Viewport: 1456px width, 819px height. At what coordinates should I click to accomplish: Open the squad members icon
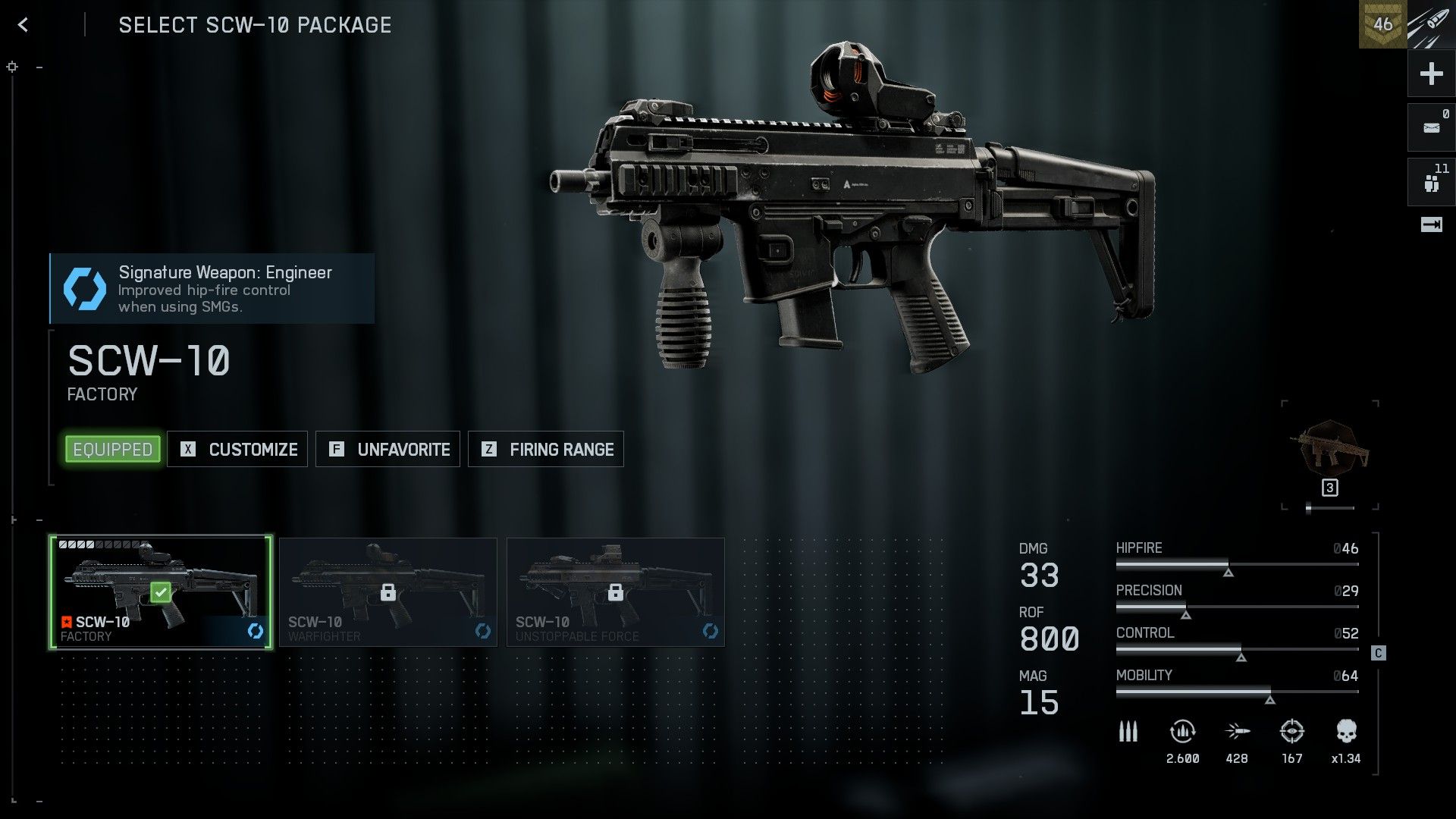1431,182
